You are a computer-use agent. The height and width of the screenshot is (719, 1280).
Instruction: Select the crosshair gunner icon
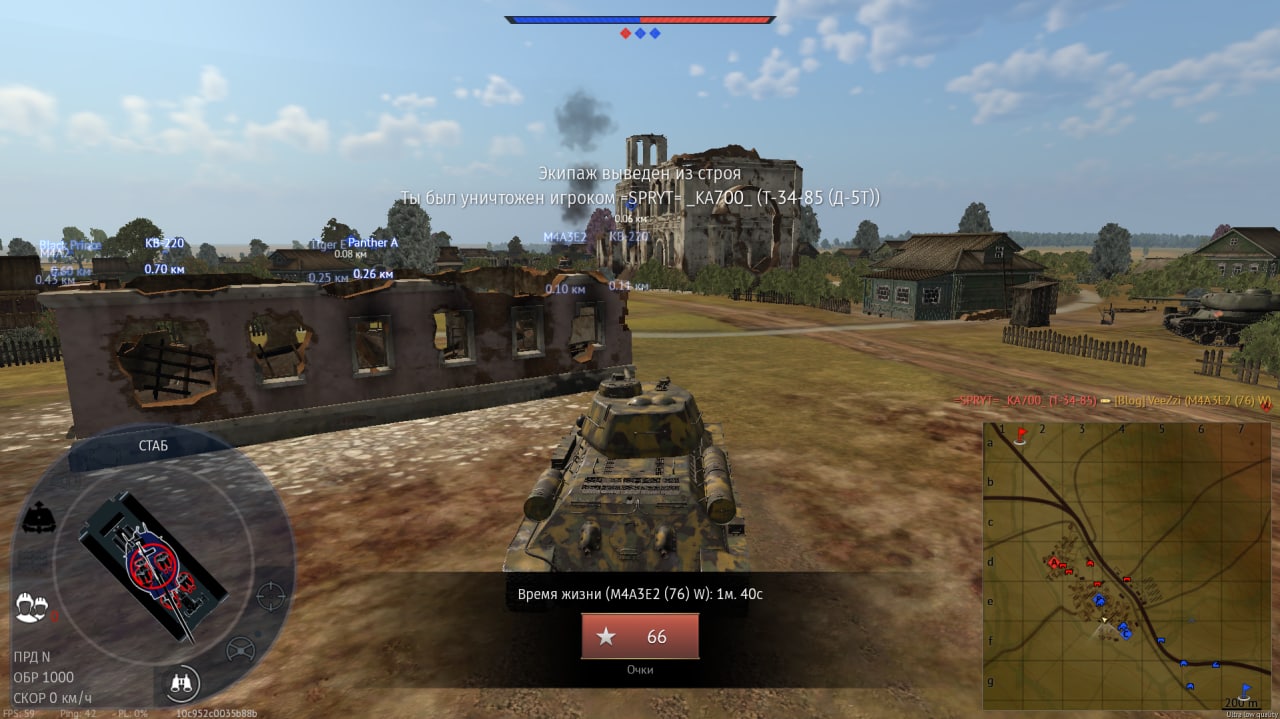pyautogui.click(x=268, y=596)
